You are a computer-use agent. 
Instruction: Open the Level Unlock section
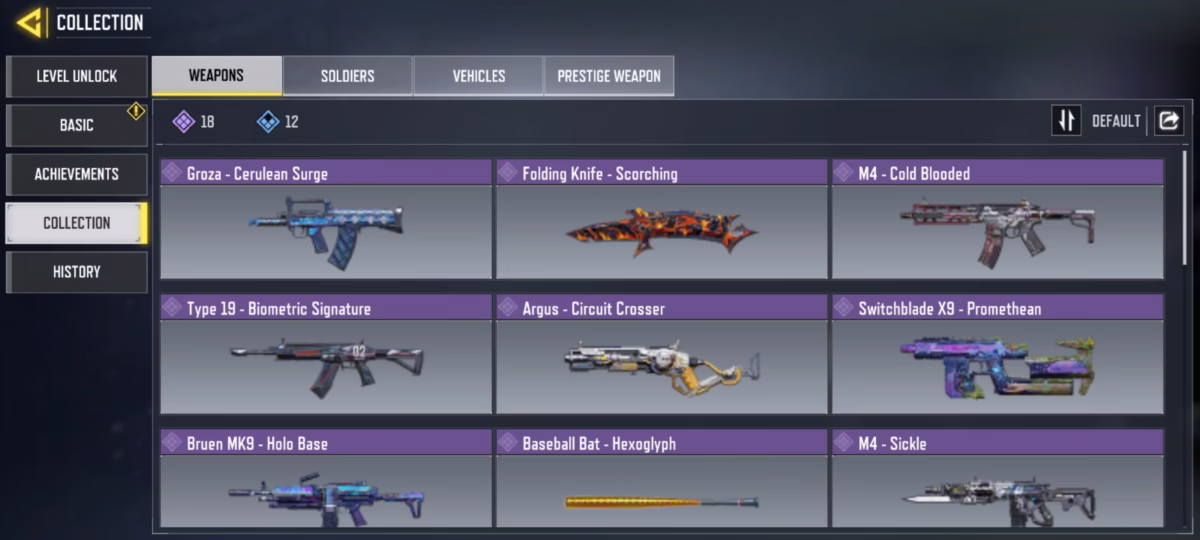[x=77, y=76]
